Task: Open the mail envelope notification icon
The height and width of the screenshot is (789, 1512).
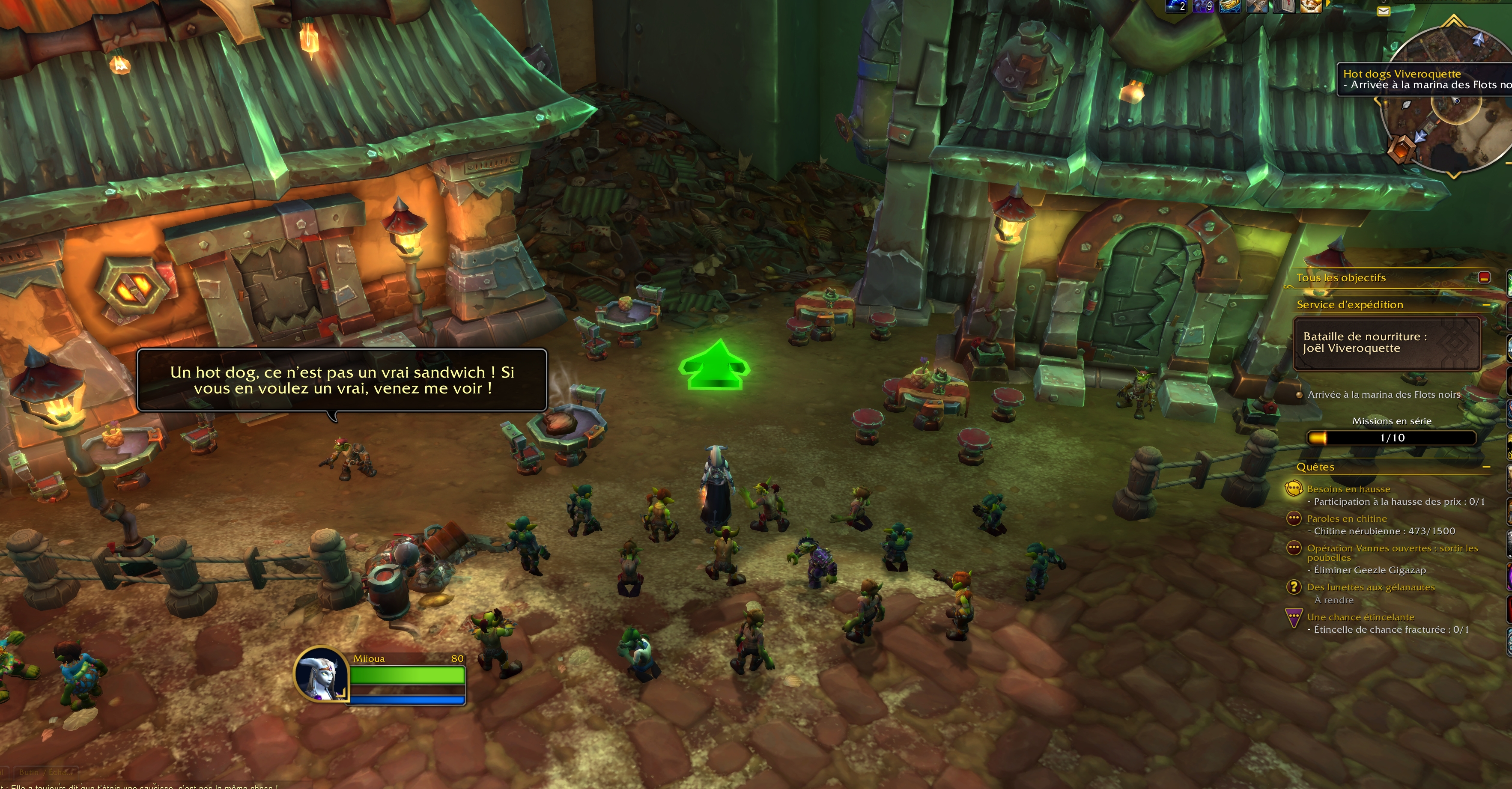Action: (x=1384, y=11)
